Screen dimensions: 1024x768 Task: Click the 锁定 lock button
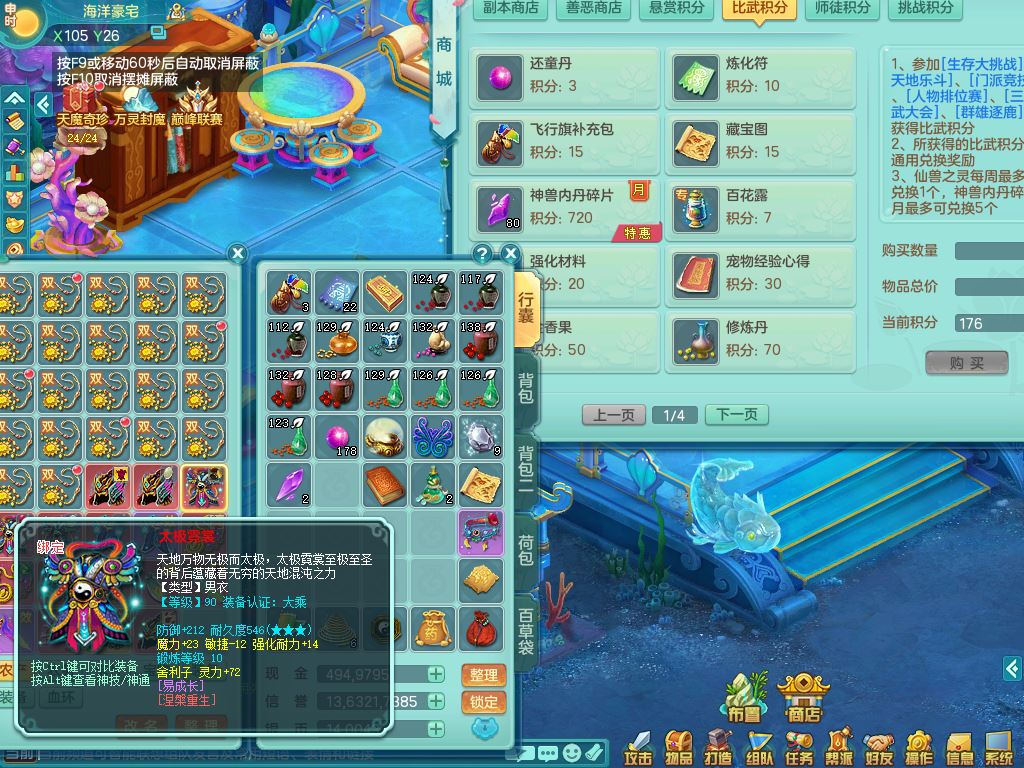click(483, 702)
